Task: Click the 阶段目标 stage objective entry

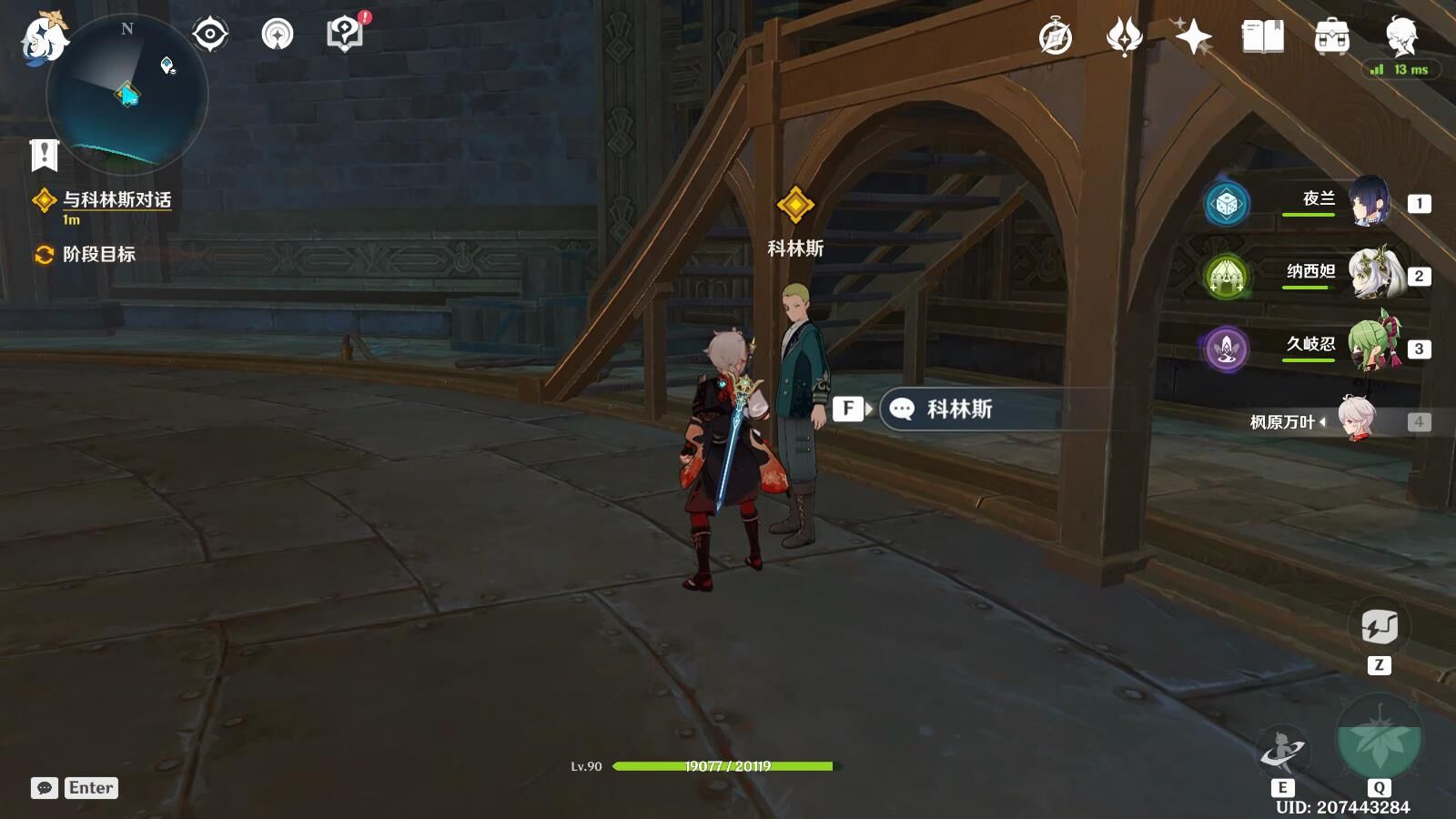Action: tap(98, 255)
